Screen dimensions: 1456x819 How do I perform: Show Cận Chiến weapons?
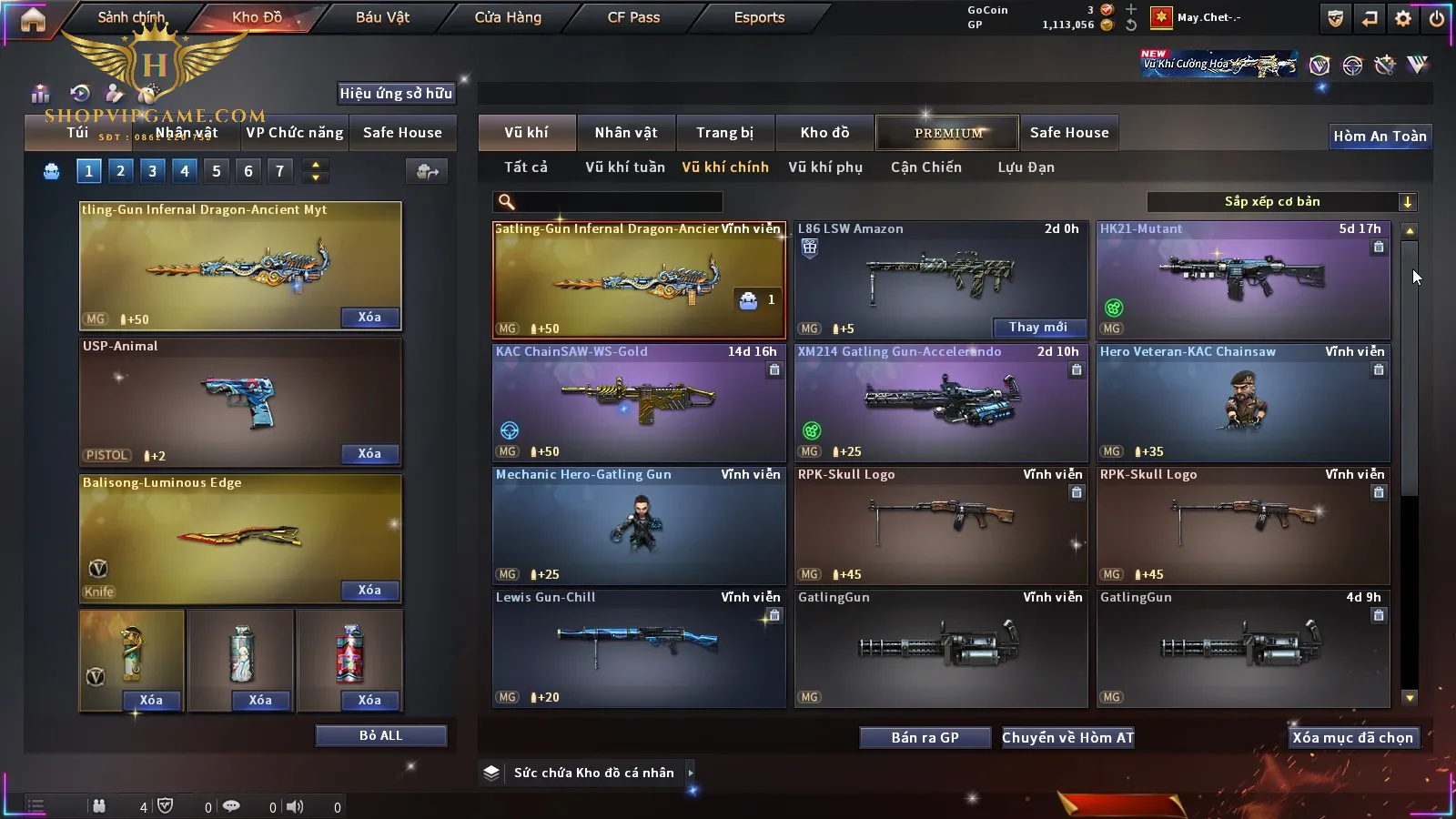[925, 167]
